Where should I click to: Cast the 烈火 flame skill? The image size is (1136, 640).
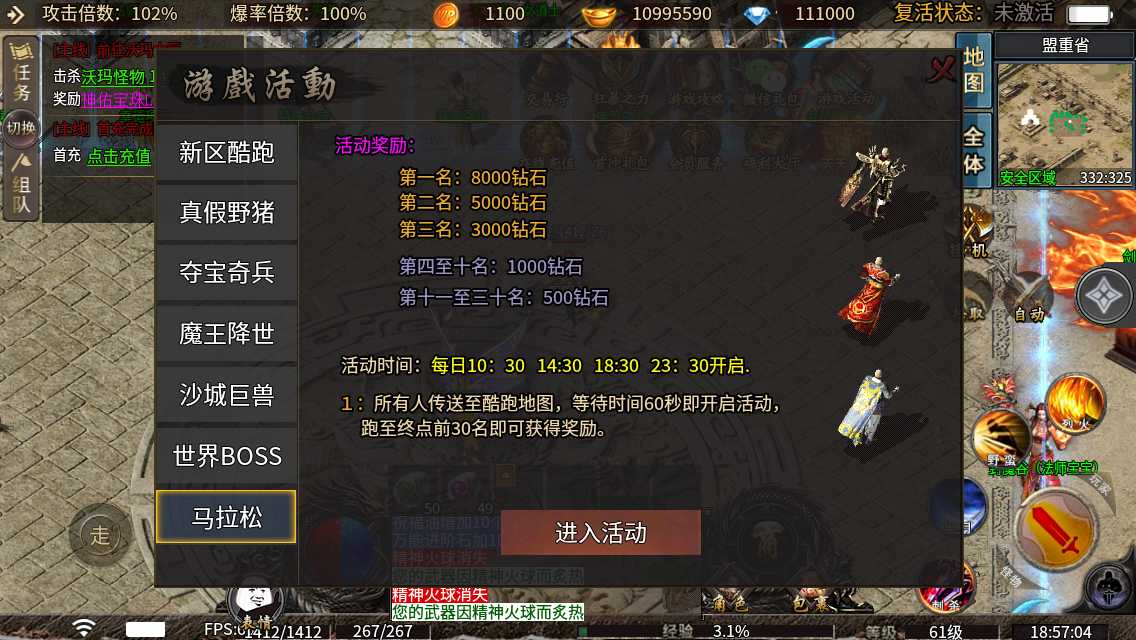coord(1075,400)
